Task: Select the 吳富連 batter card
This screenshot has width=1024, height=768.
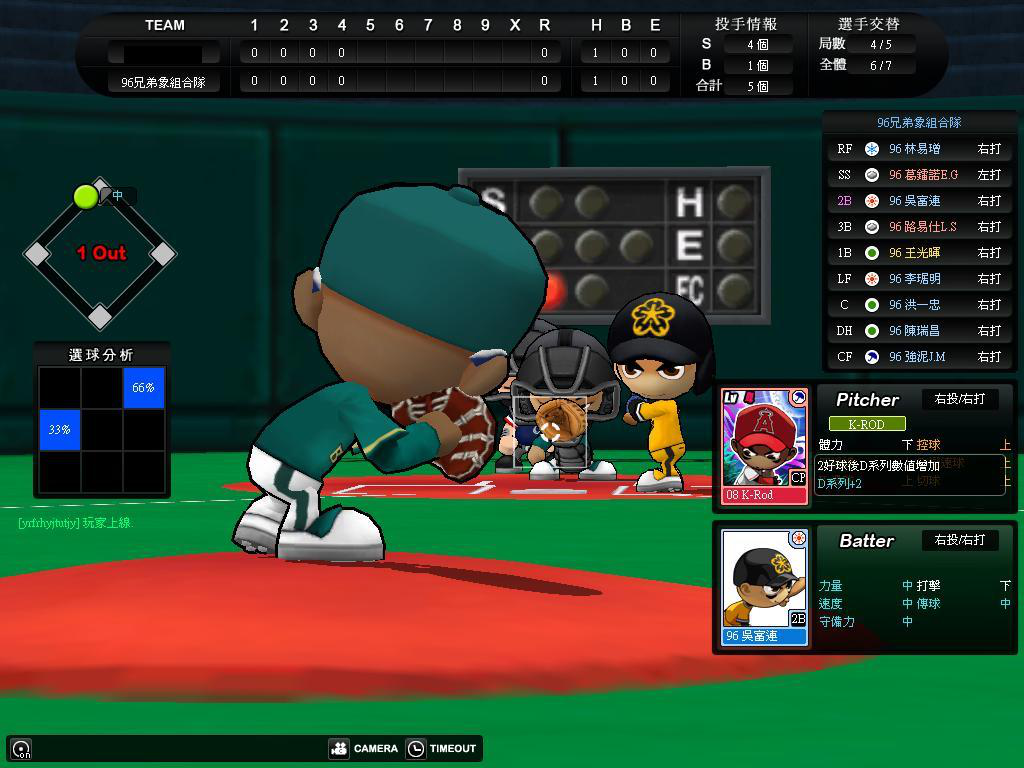Action: pyautogui.click(x=765, y=586)
